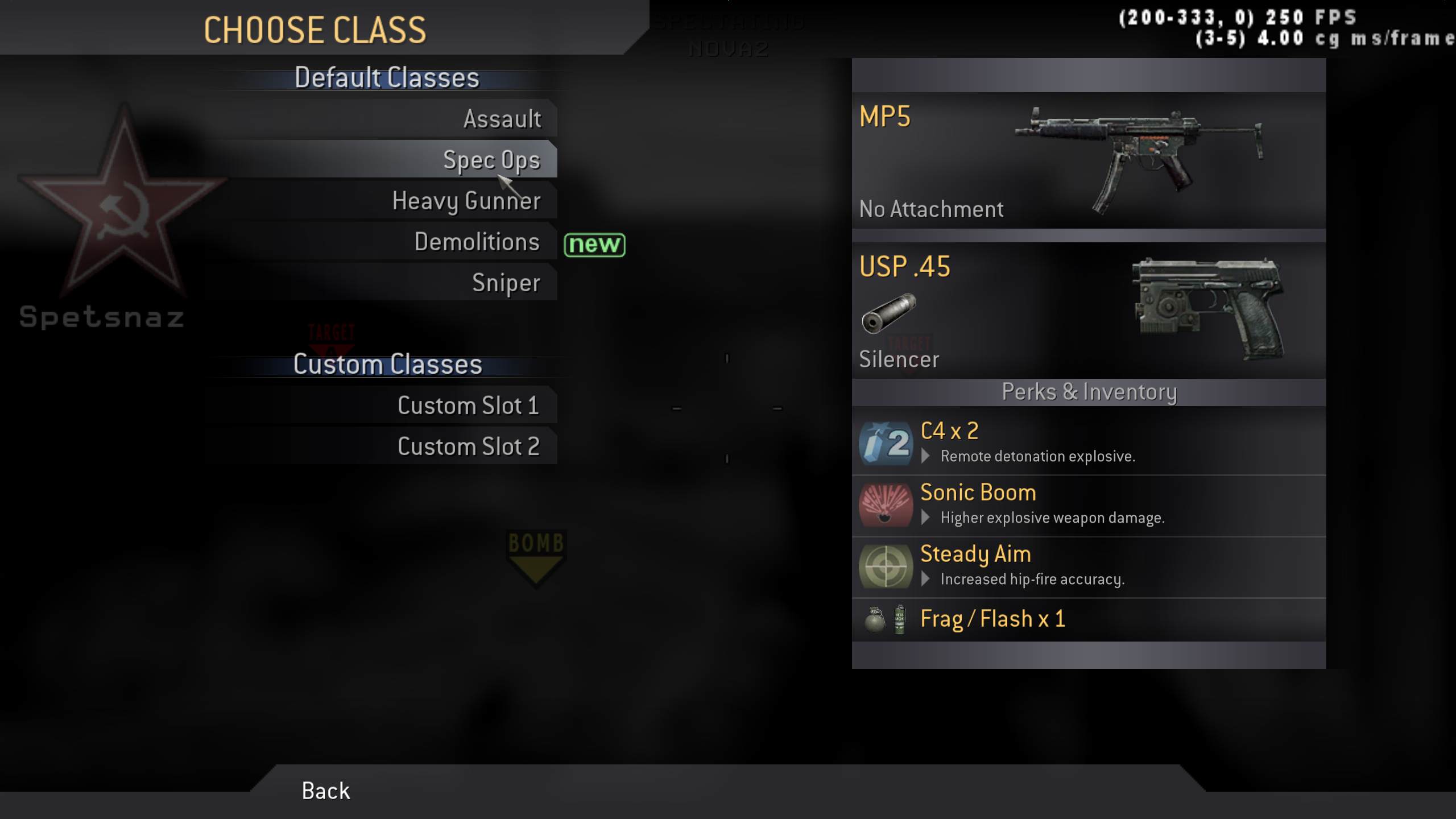1456x819 pixels.
Task: Click the No Attachment label under MP5
Action: (930, 209)
